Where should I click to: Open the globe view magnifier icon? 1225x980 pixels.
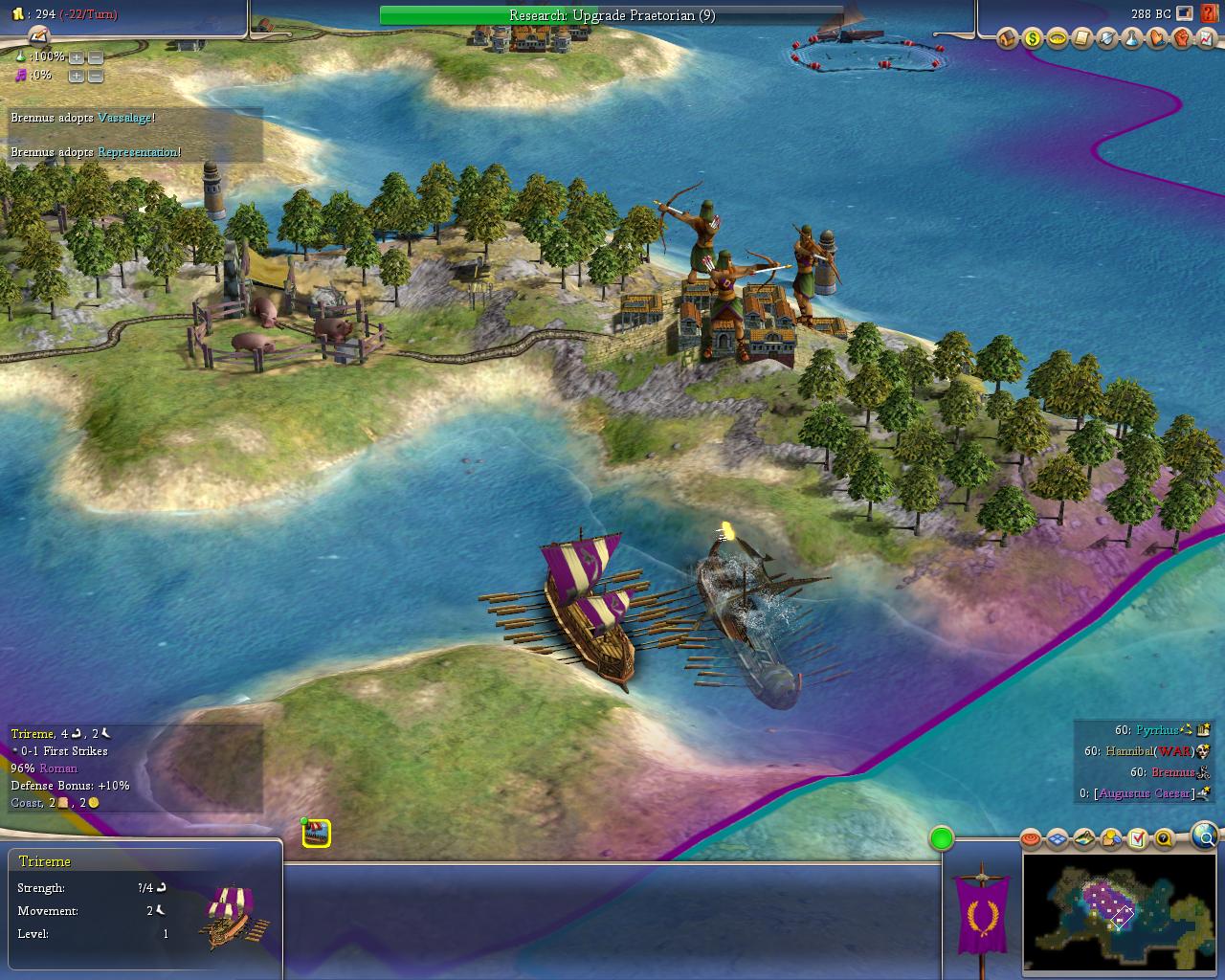tap(1204, 835)
